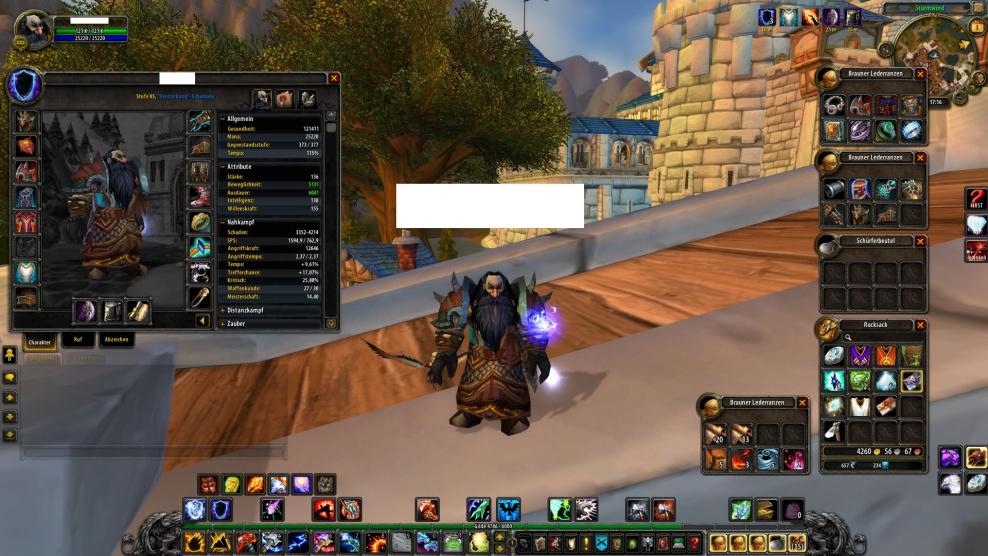Collapse the Allgemein stats section

coord(222,119)
